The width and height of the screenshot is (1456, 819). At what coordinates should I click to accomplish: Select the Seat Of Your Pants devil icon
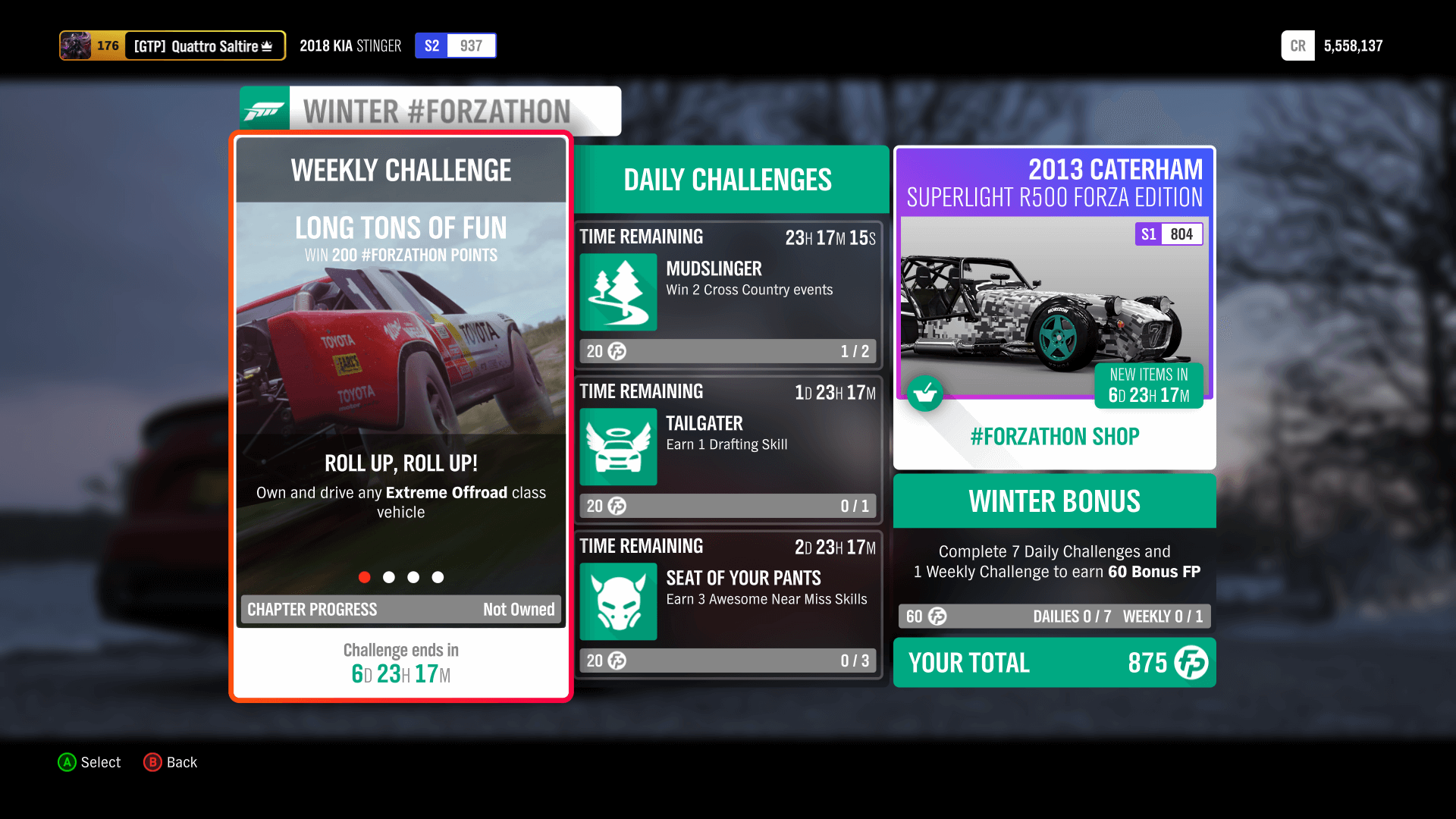[x=618, y=601]
